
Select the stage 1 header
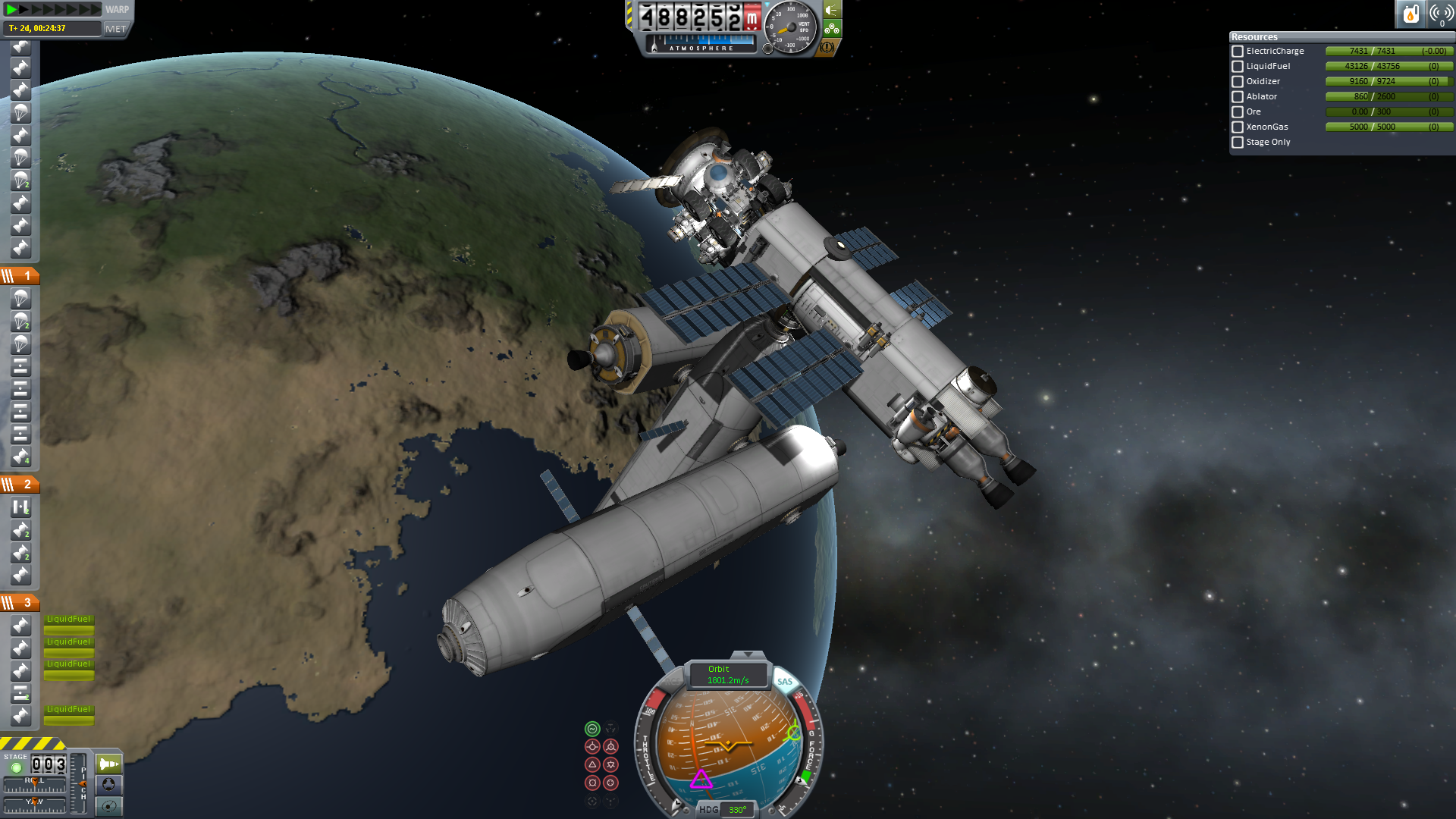20,276
